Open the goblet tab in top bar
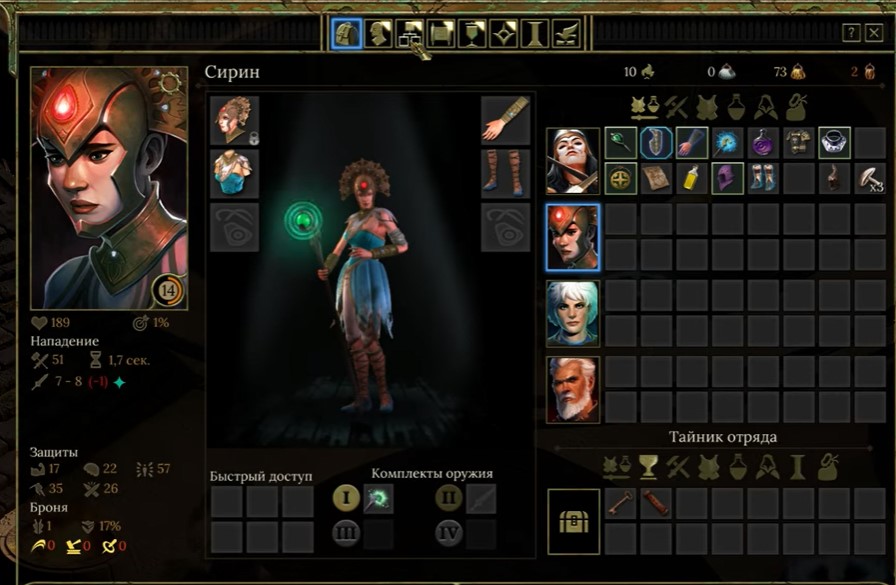Image resolution: width=896 pixels, height=585 pixels. click(470, 34)
